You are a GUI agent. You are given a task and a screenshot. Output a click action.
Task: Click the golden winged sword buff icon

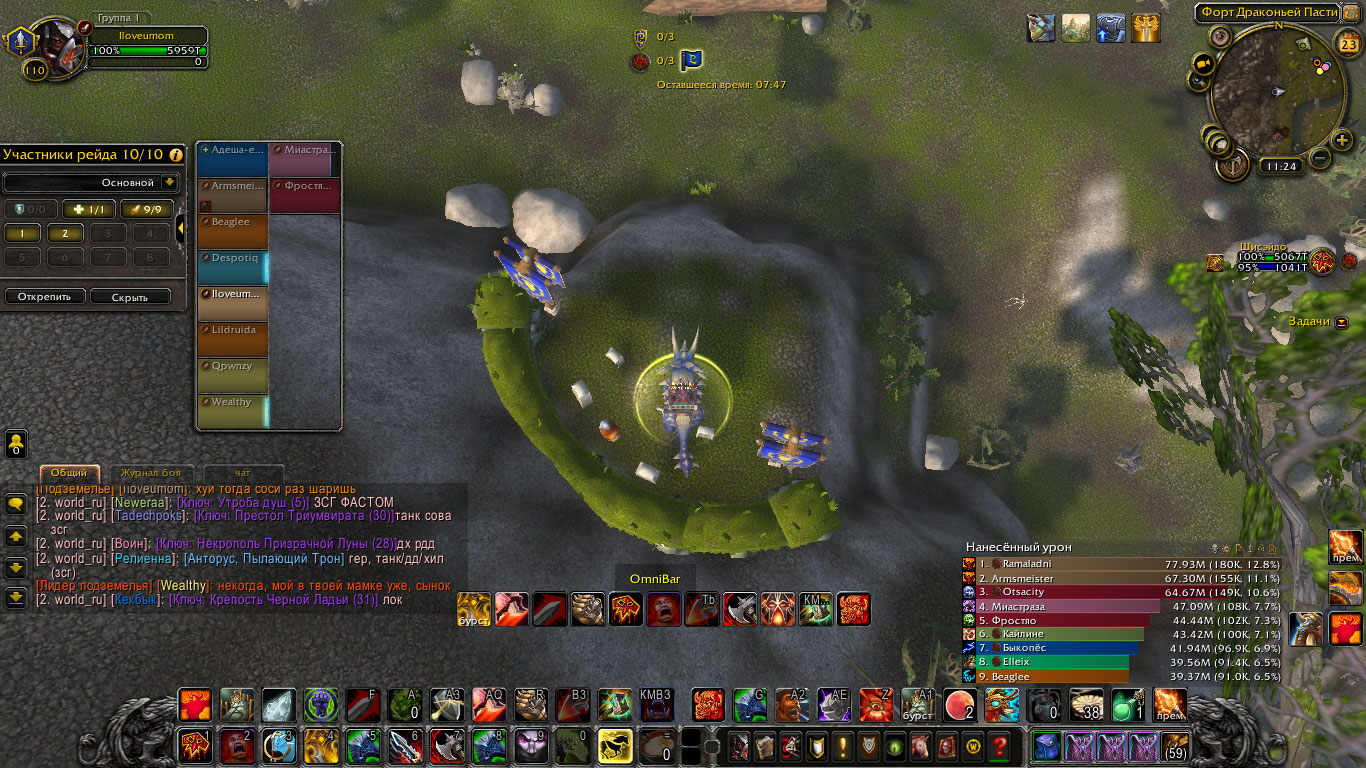click(x=1145, y=28)
